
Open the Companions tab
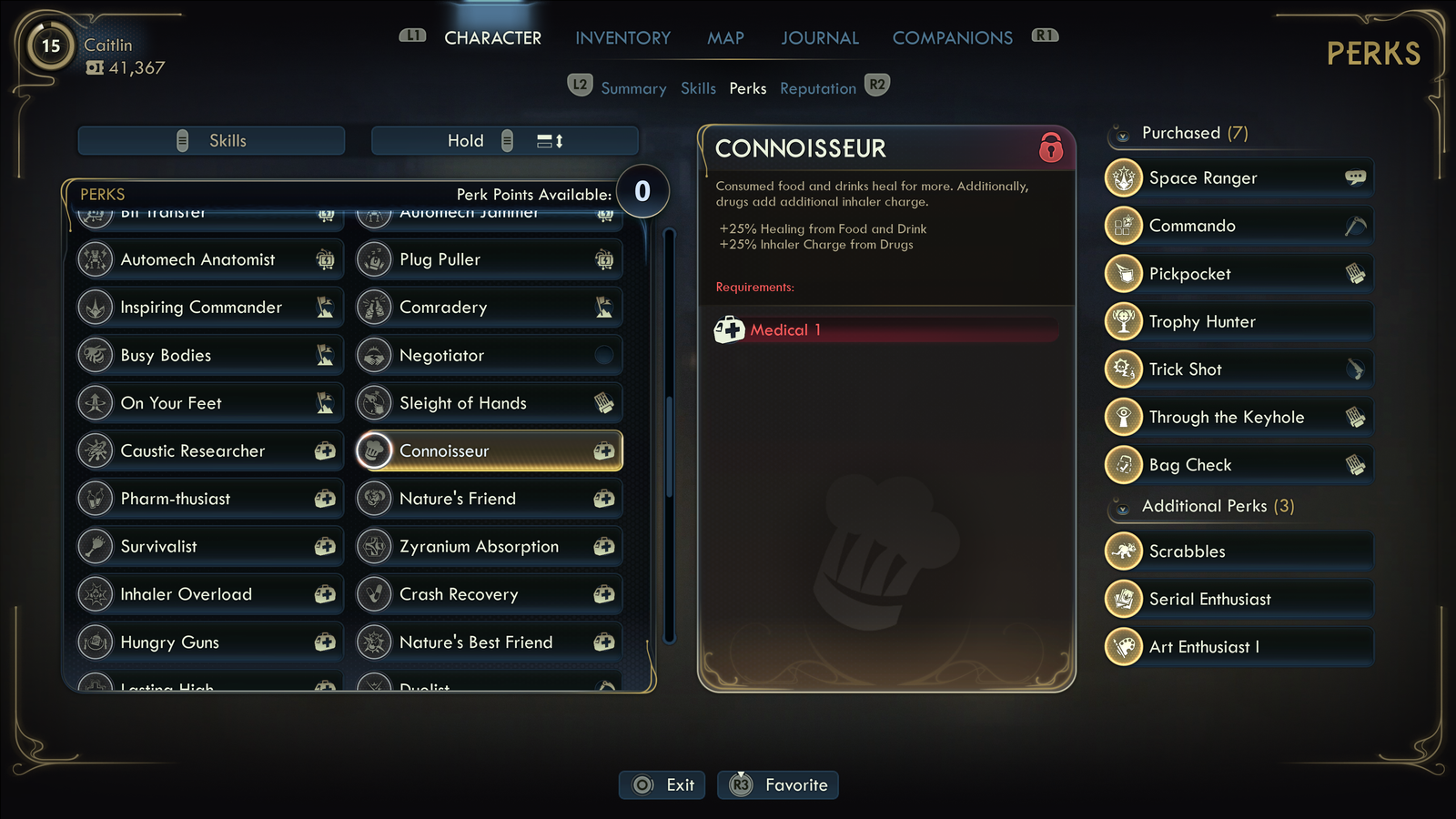pyautogui.click(x=952, y=38)
